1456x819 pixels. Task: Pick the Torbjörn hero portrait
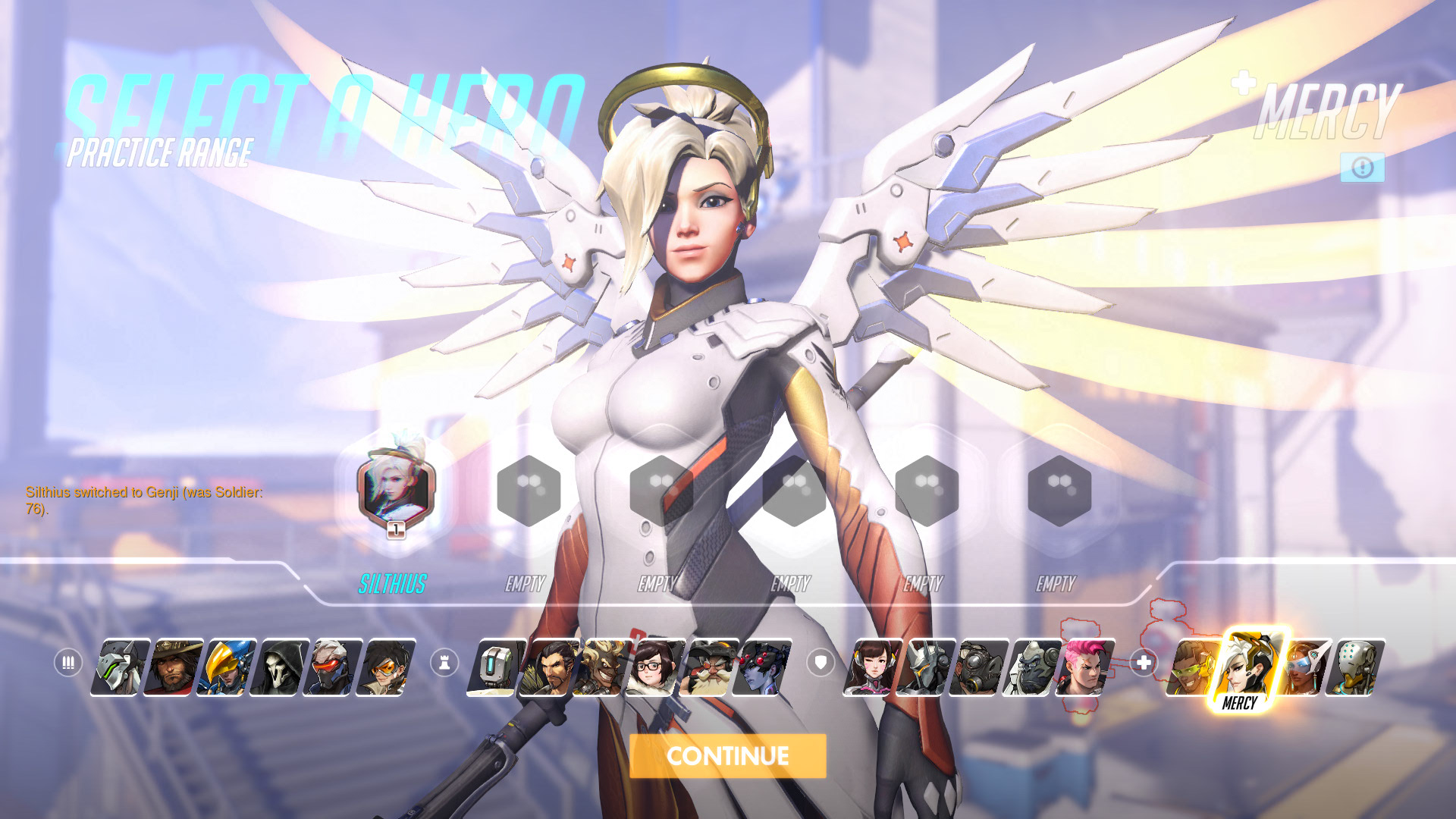coord(708,667)
